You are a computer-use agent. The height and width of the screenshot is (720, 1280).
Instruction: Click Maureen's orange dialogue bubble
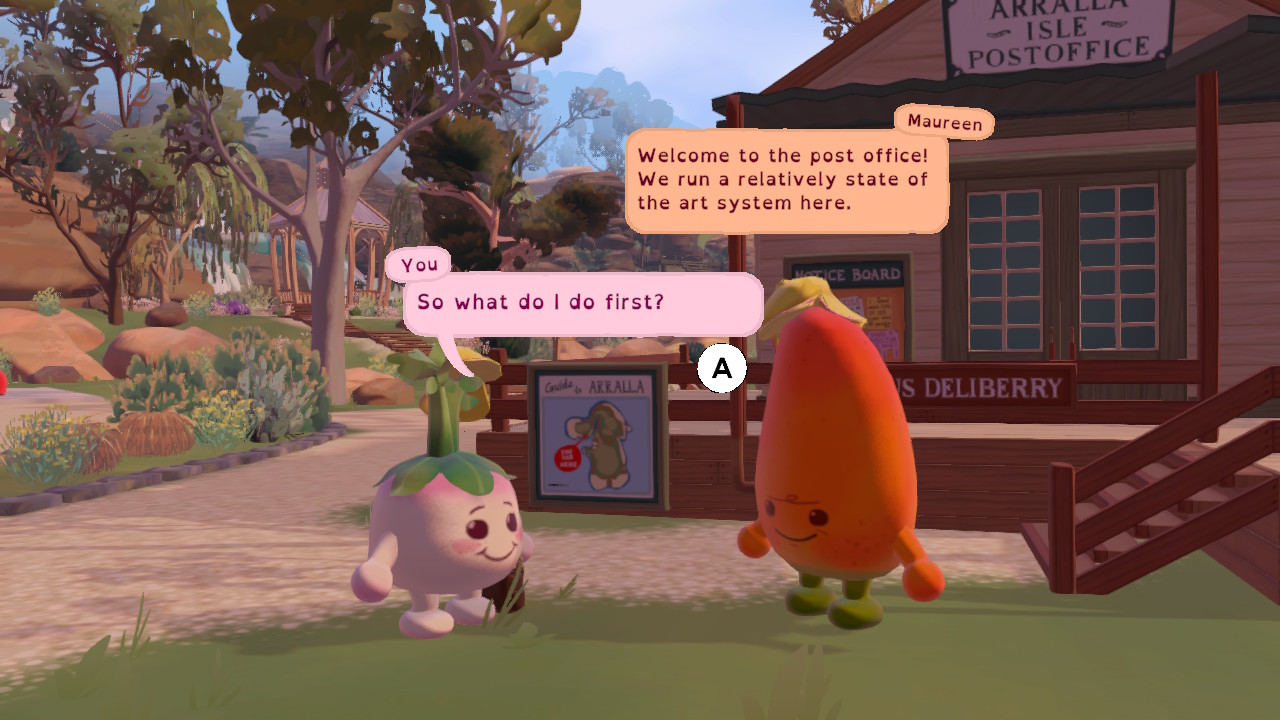pyautogui.click(x=786, y=180)
